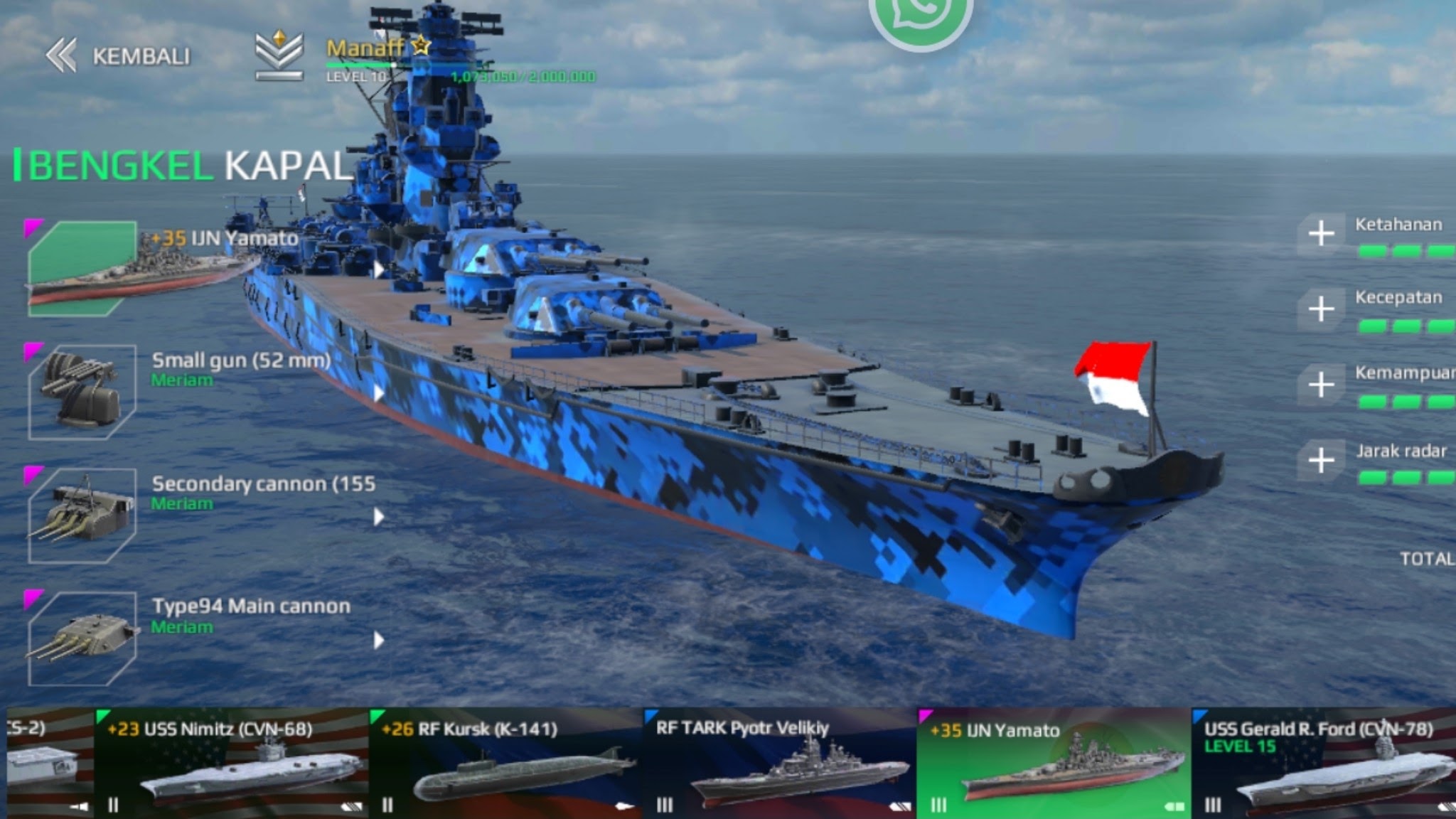Select the Type94 Main cannon slot

point(82,638)
